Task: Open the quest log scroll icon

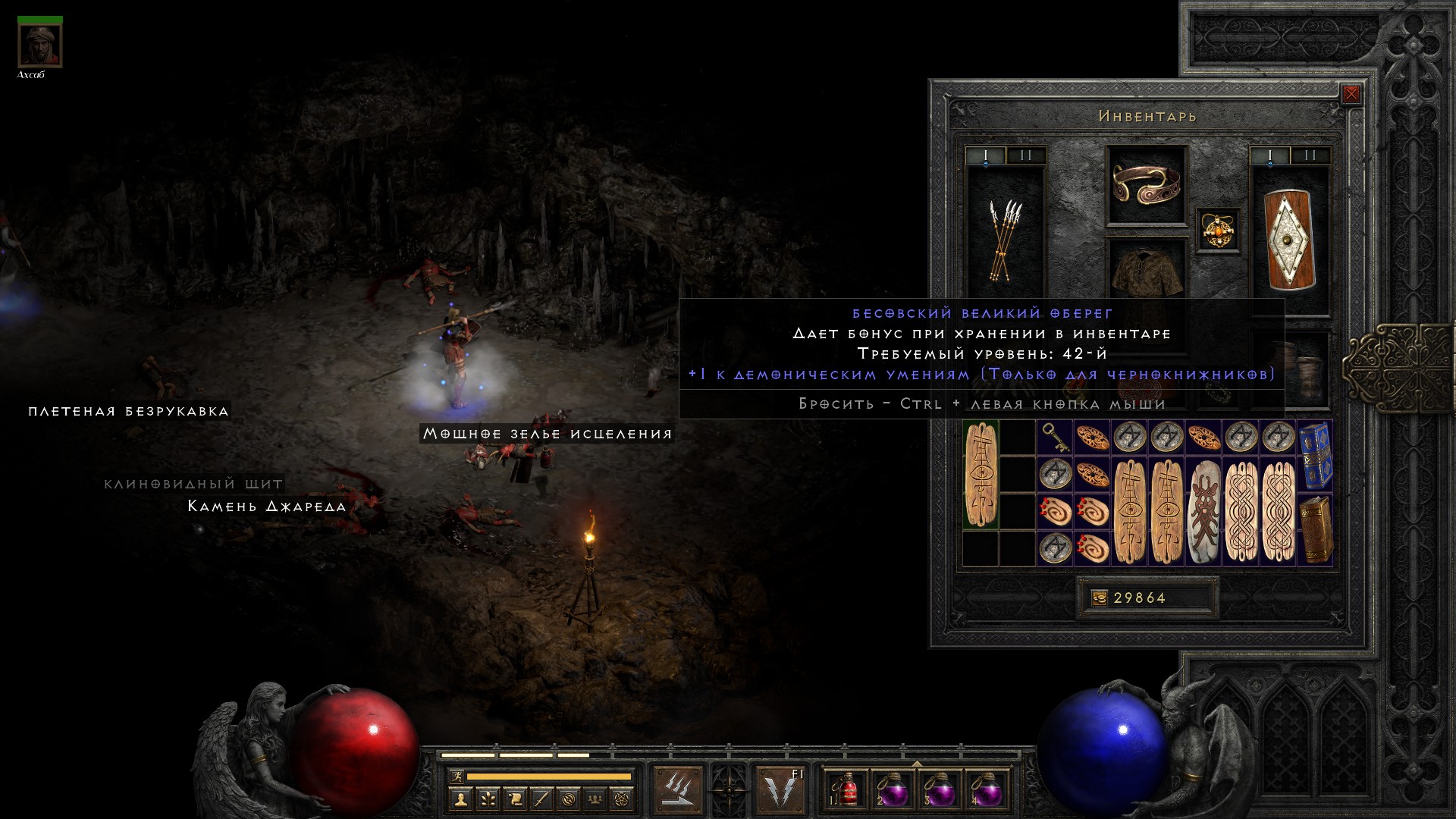Action: [514, 799]
